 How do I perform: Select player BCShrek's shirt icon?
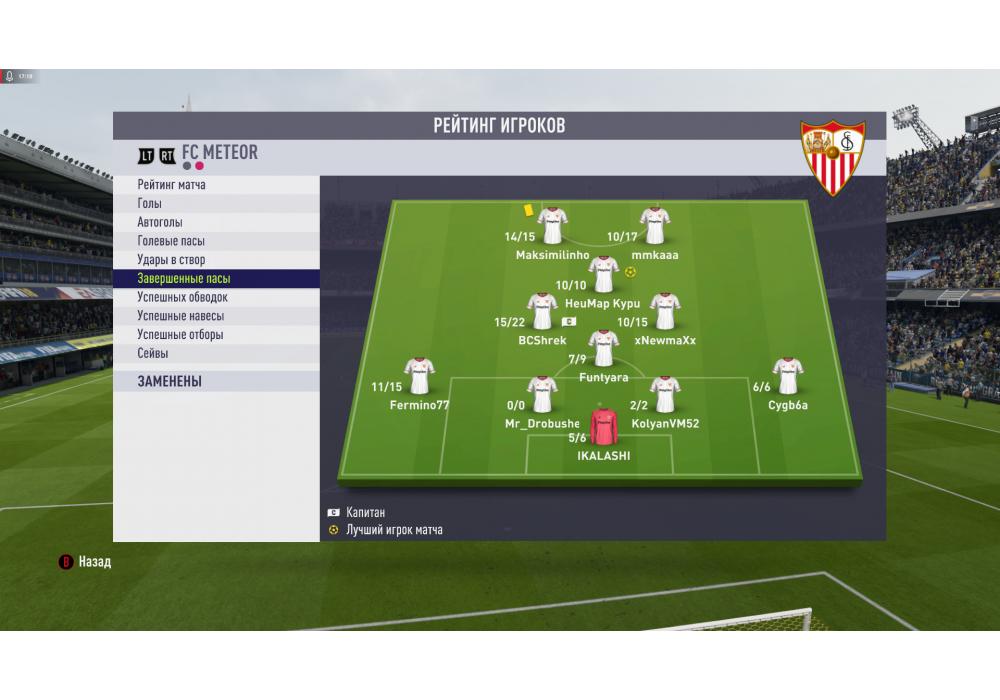tap(542, 311)
